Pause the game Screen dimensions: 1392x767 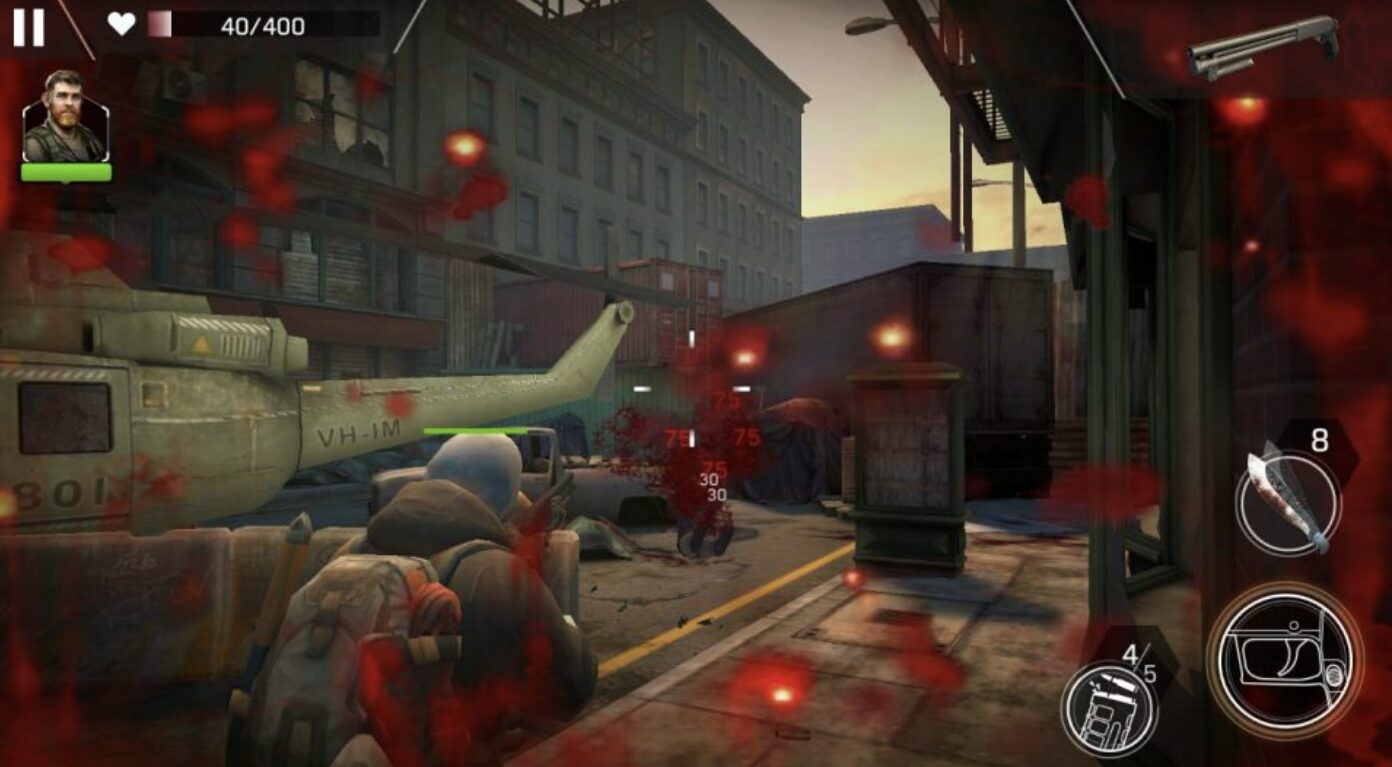click(28, 27)
